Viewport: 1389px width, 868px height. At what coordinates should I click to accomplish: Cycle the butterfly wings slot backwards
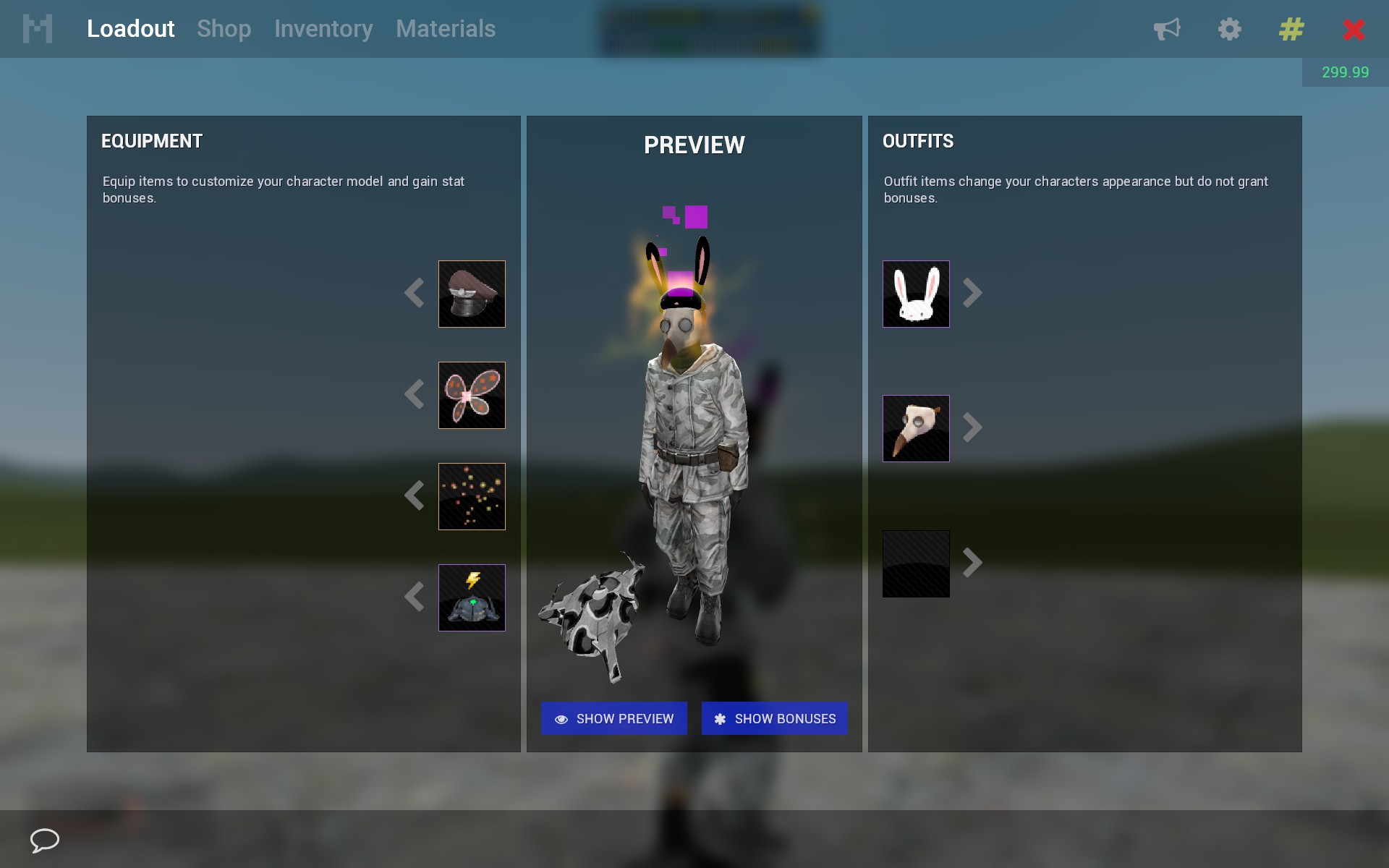[x=415, y=395]
